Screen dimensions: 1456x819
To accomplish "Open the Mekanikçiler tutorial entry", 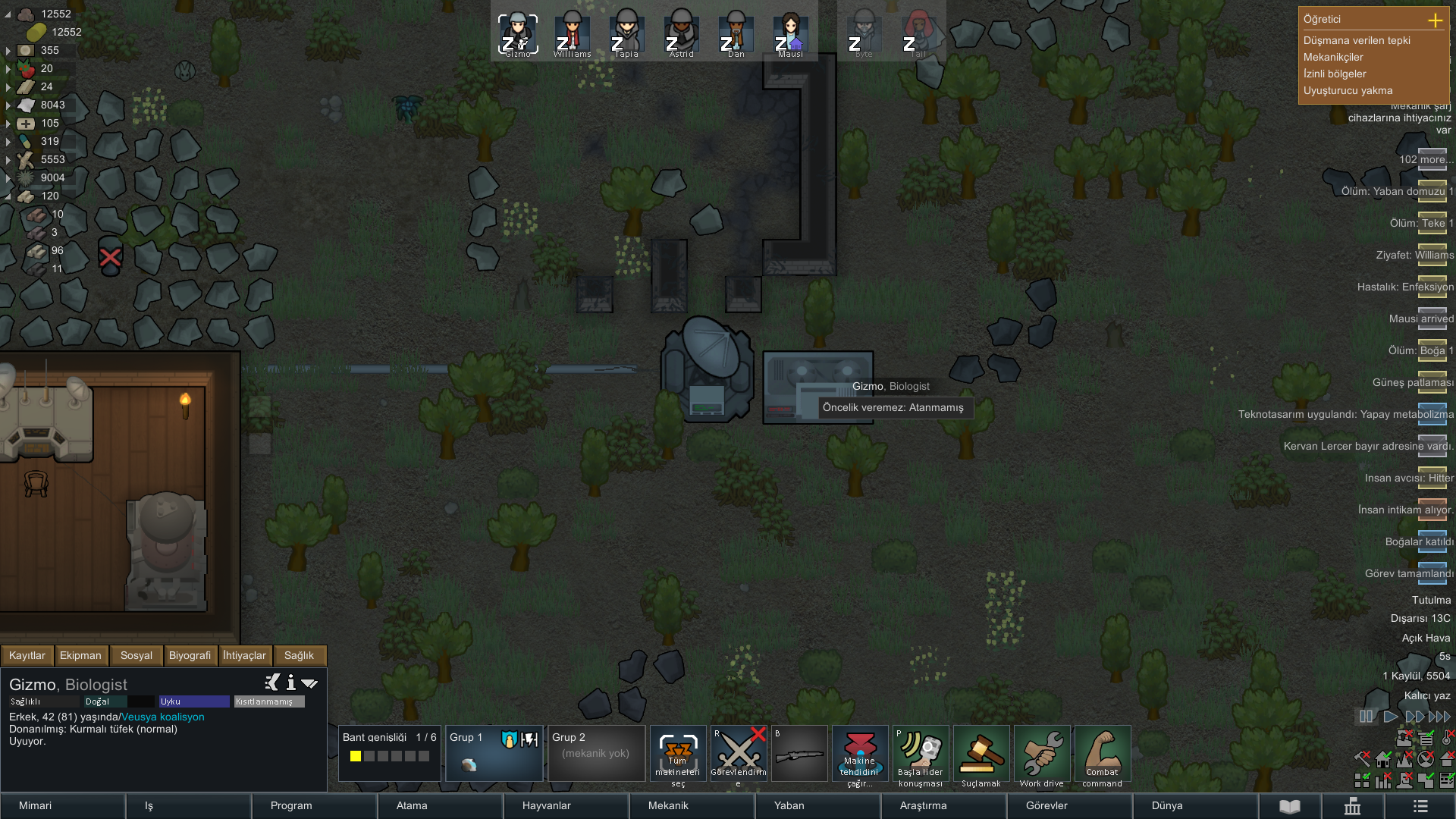I will click(1333, 57).
